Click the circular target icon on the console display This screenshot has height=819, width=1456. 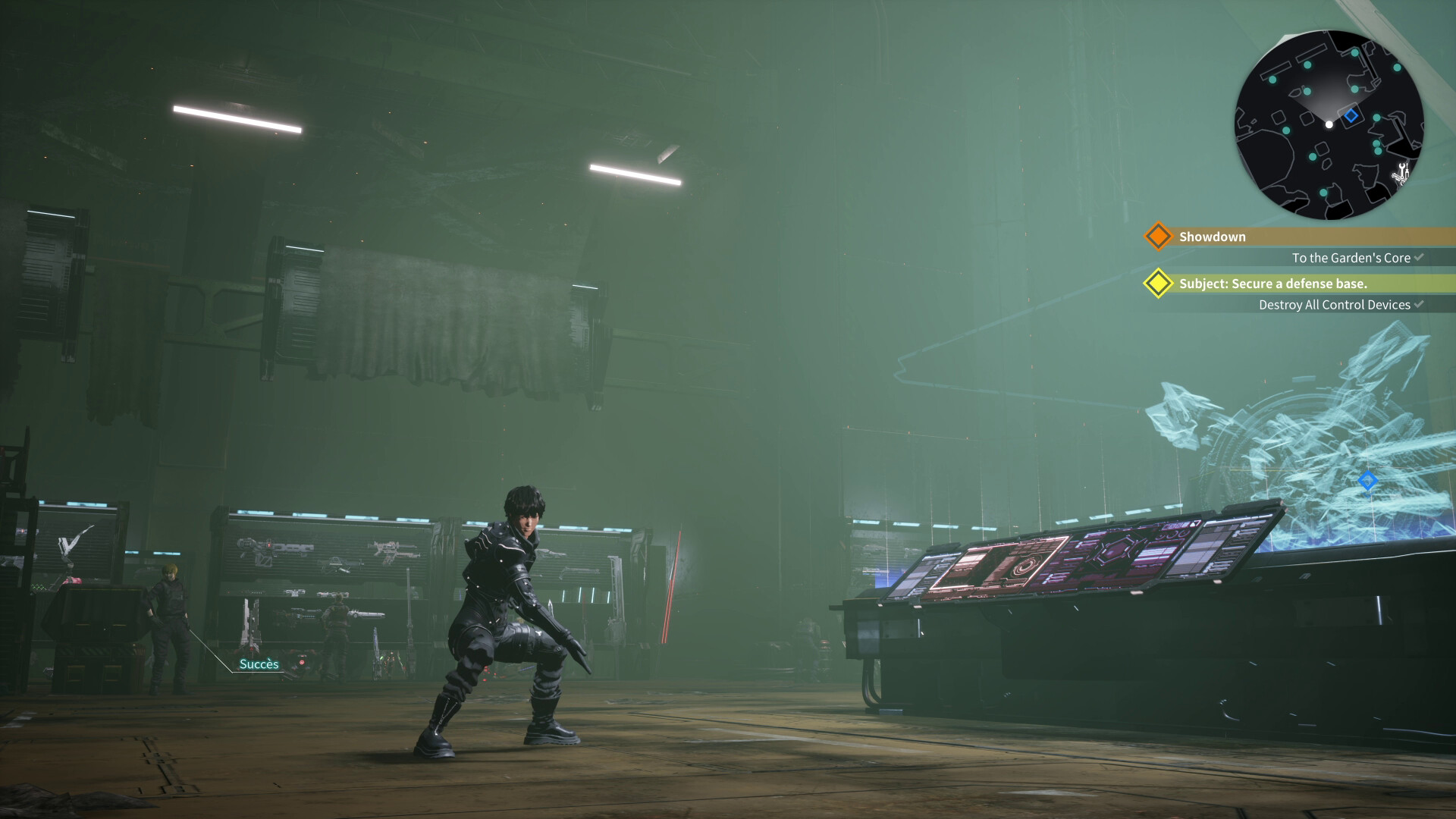1024,567
